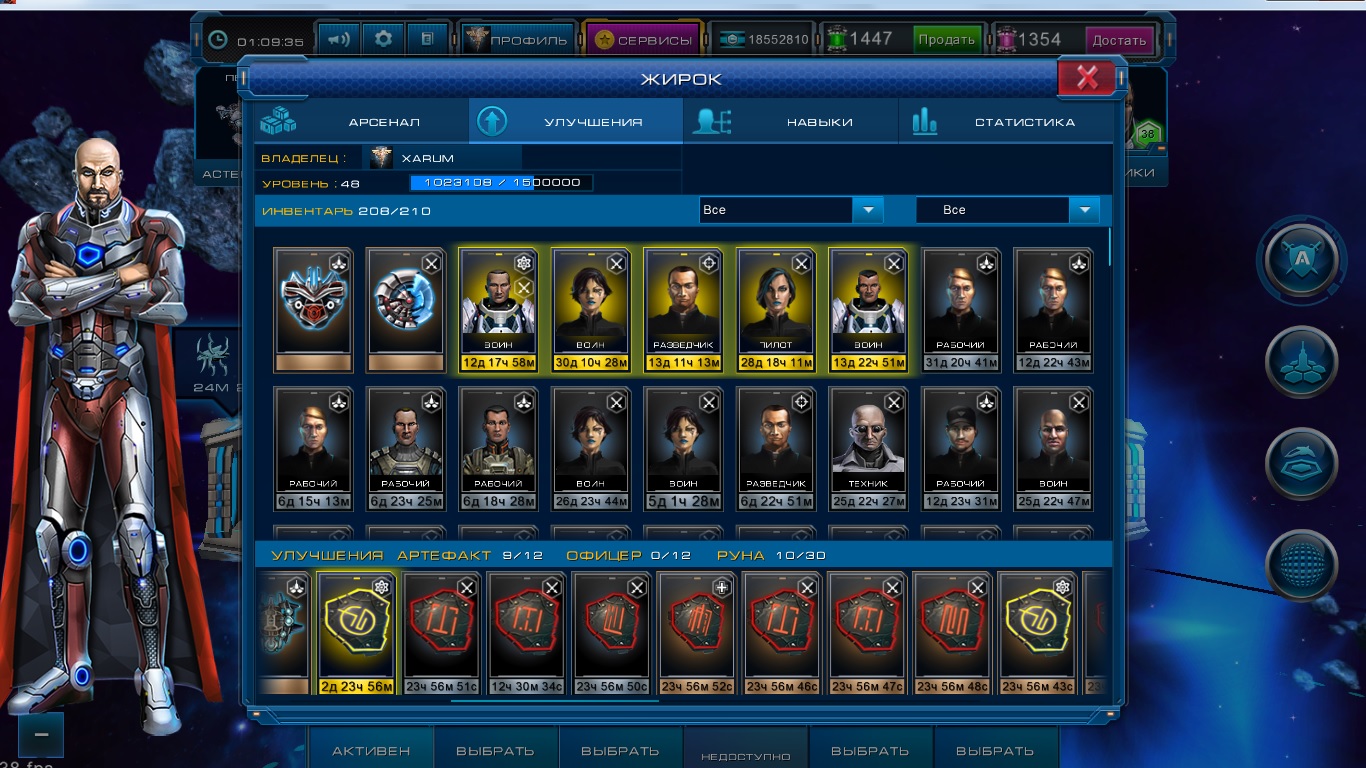This screenshot has height=768, width=1366.
Task: Close the Жирок window
Action: [1087, 78]
